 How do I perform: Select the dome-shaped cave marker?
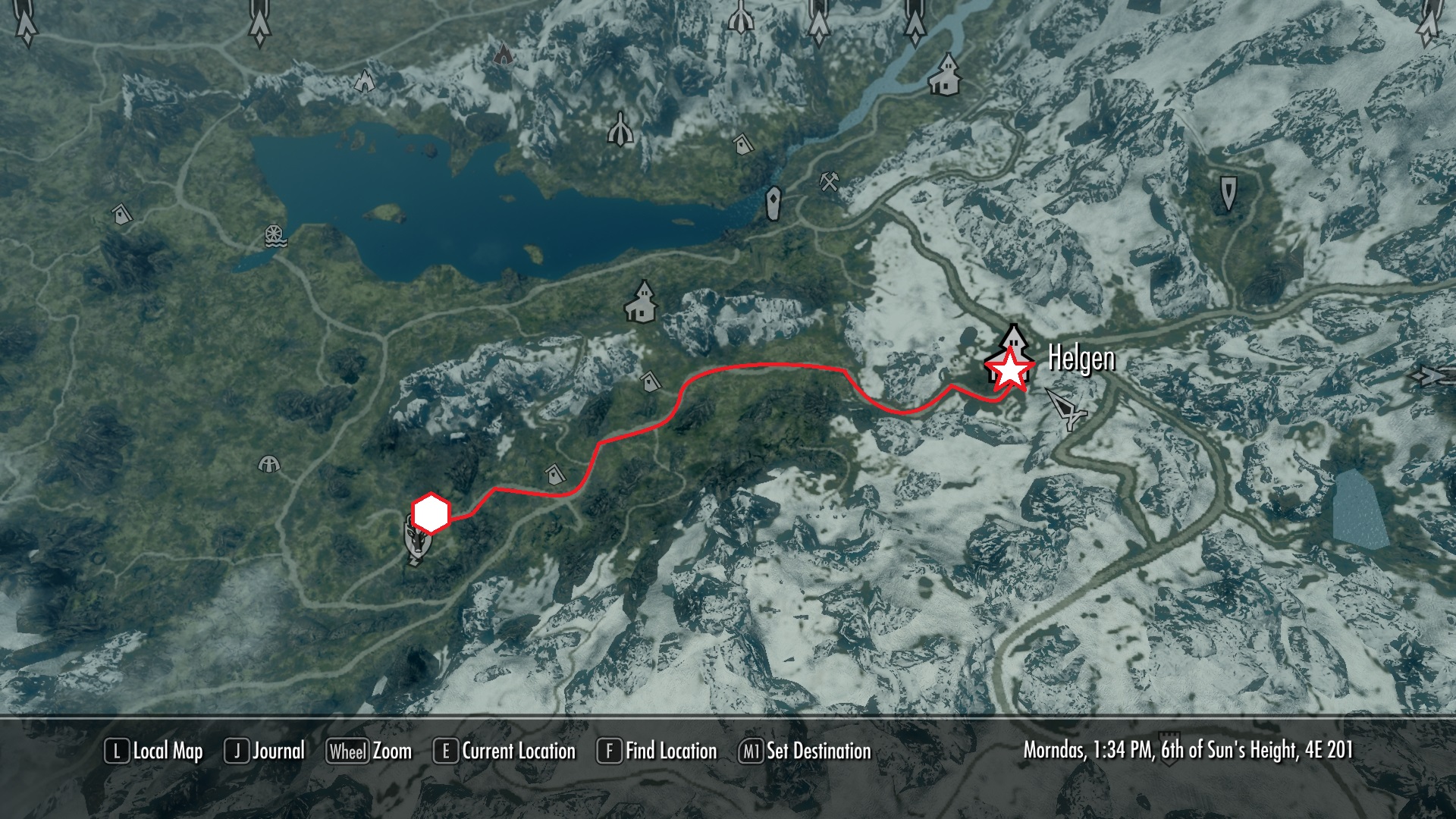269,463
